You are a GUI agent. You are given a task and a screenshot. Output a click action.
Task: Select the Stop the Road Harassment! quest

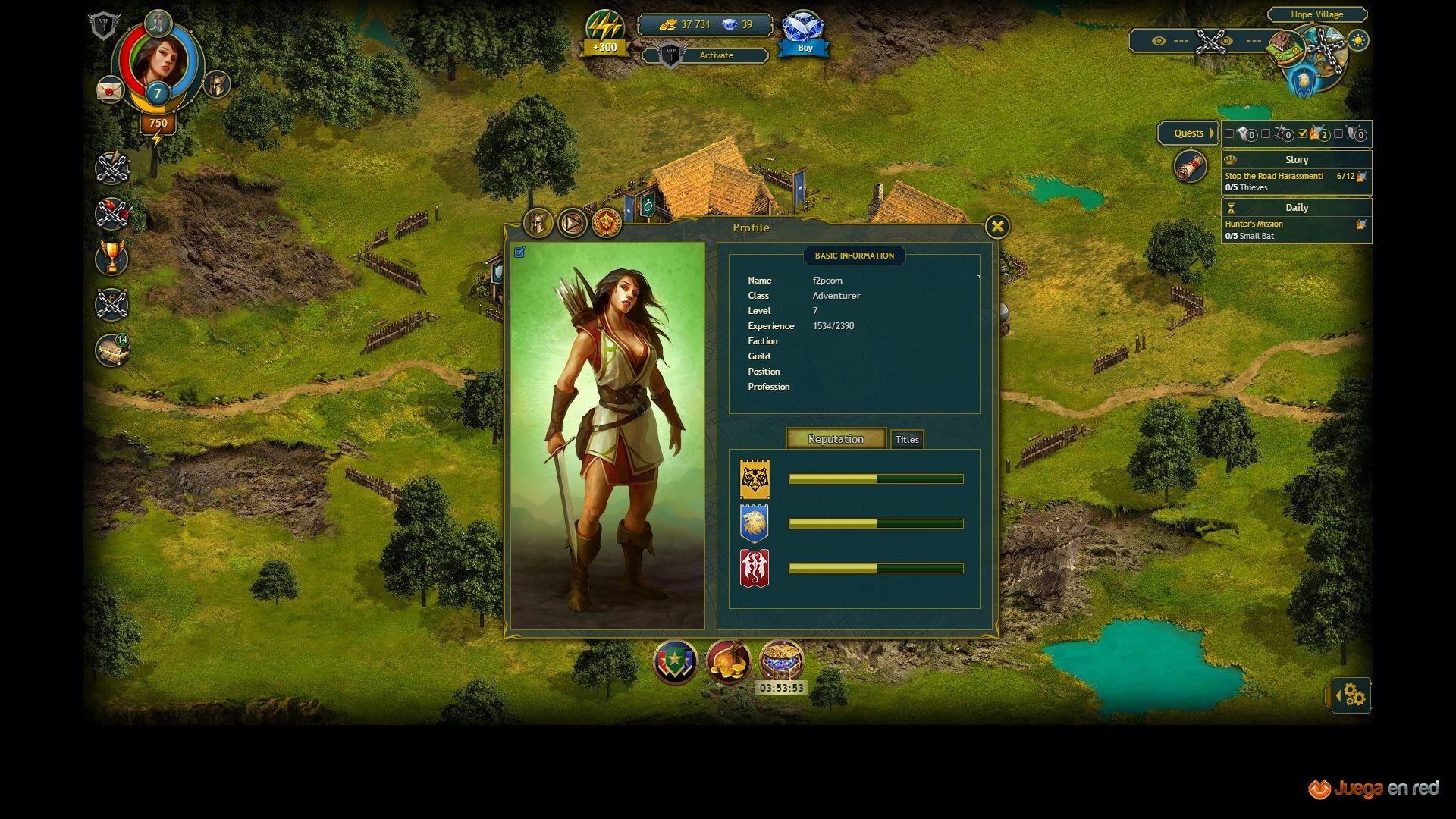coord(1274,176)
